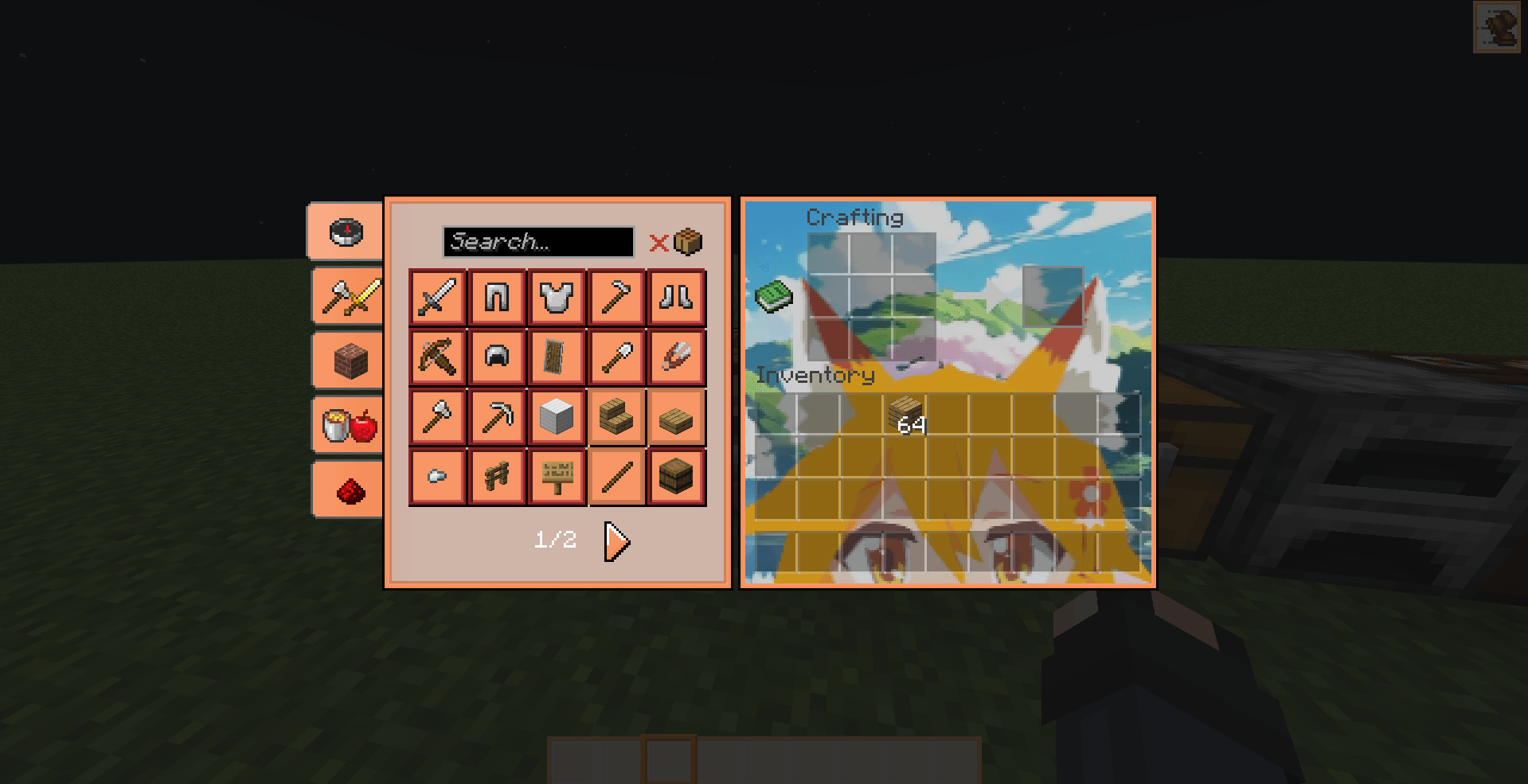Select the crossbow recipe
This screenshot has width=1528, height=784.
click(436, 356)
